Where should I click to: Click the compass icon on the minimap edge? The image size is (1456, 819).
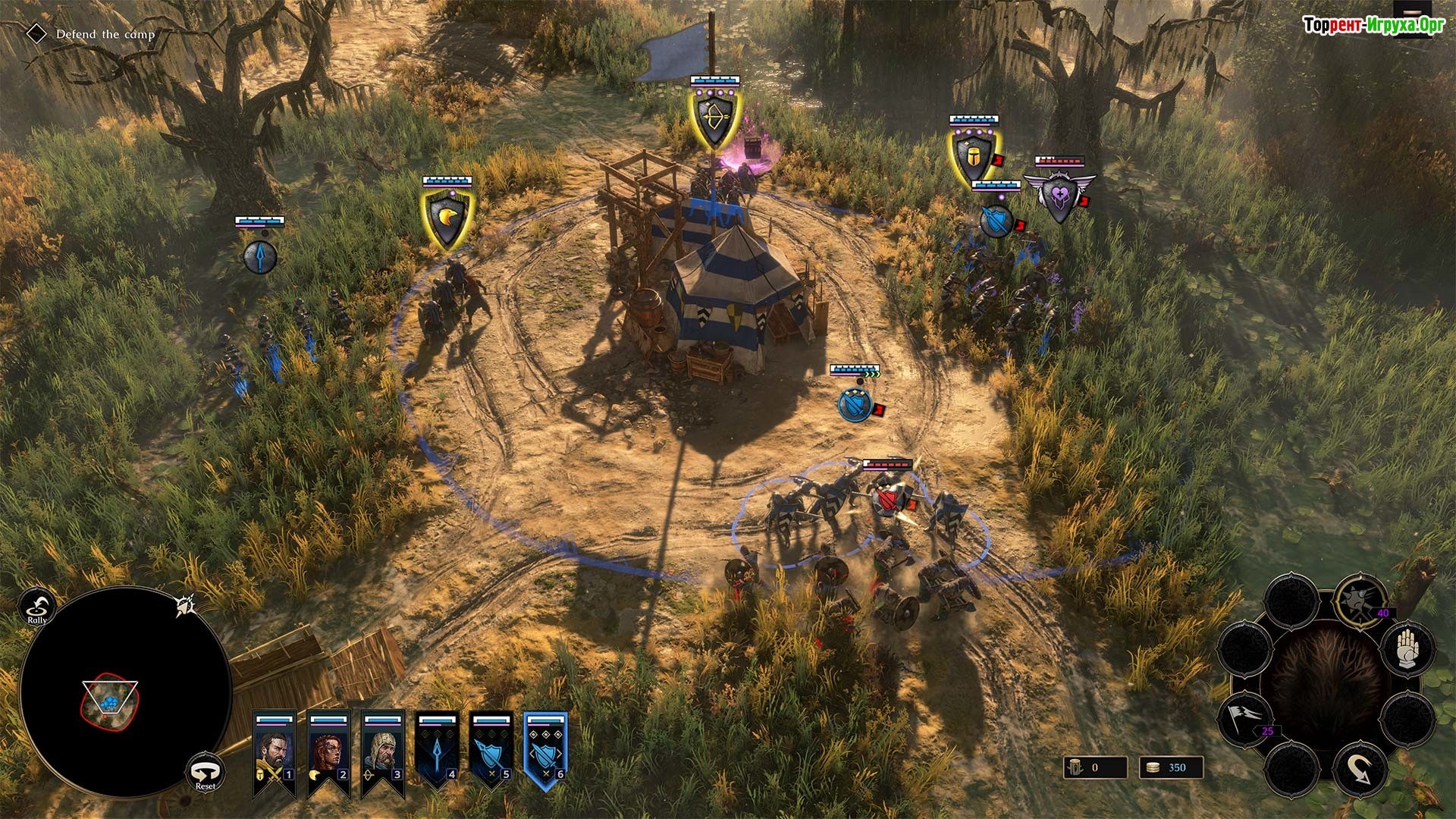(184, 604)
